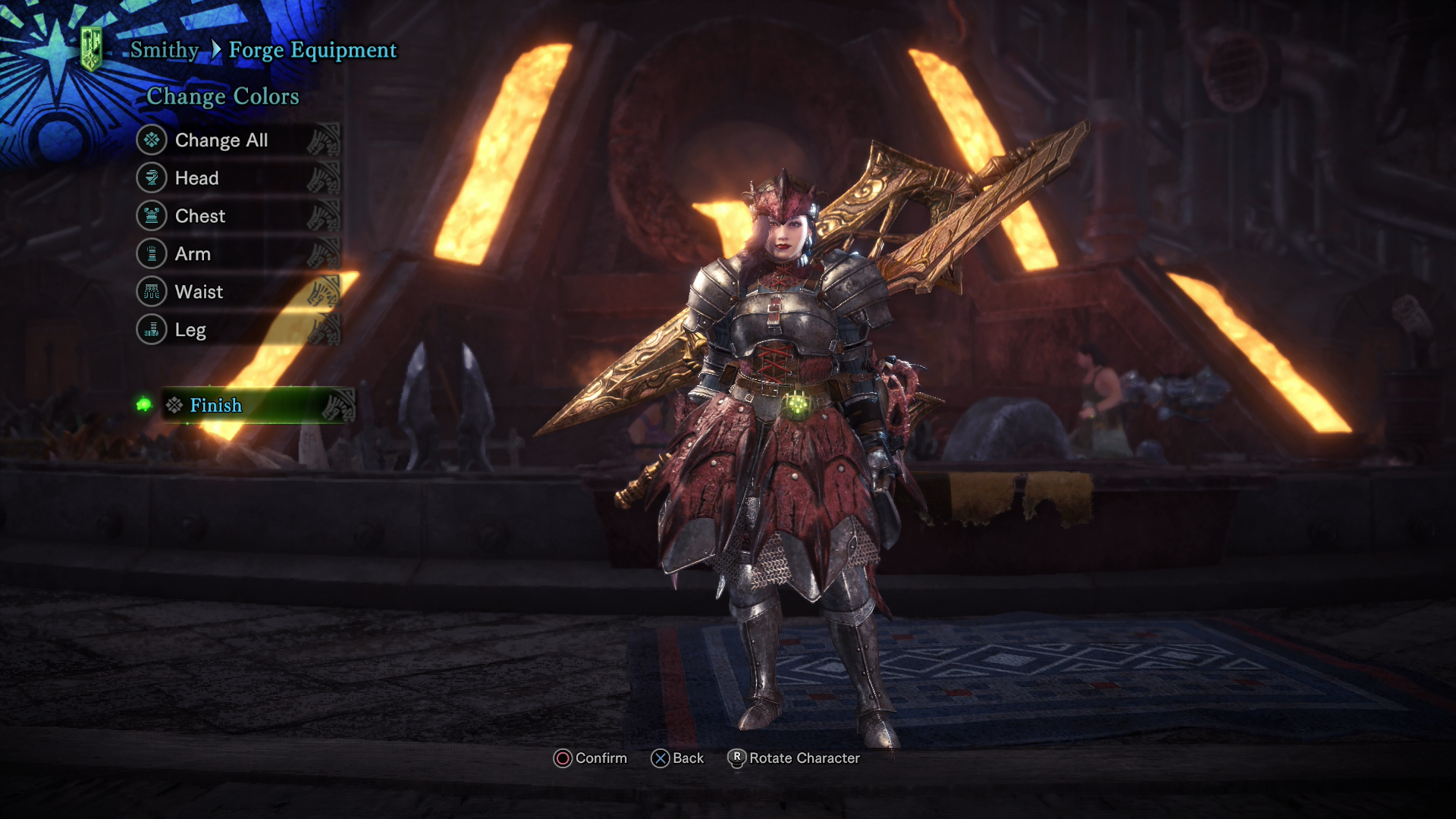
Task: Click the crest color swatch on the Chest row
Action: point(326,216)
